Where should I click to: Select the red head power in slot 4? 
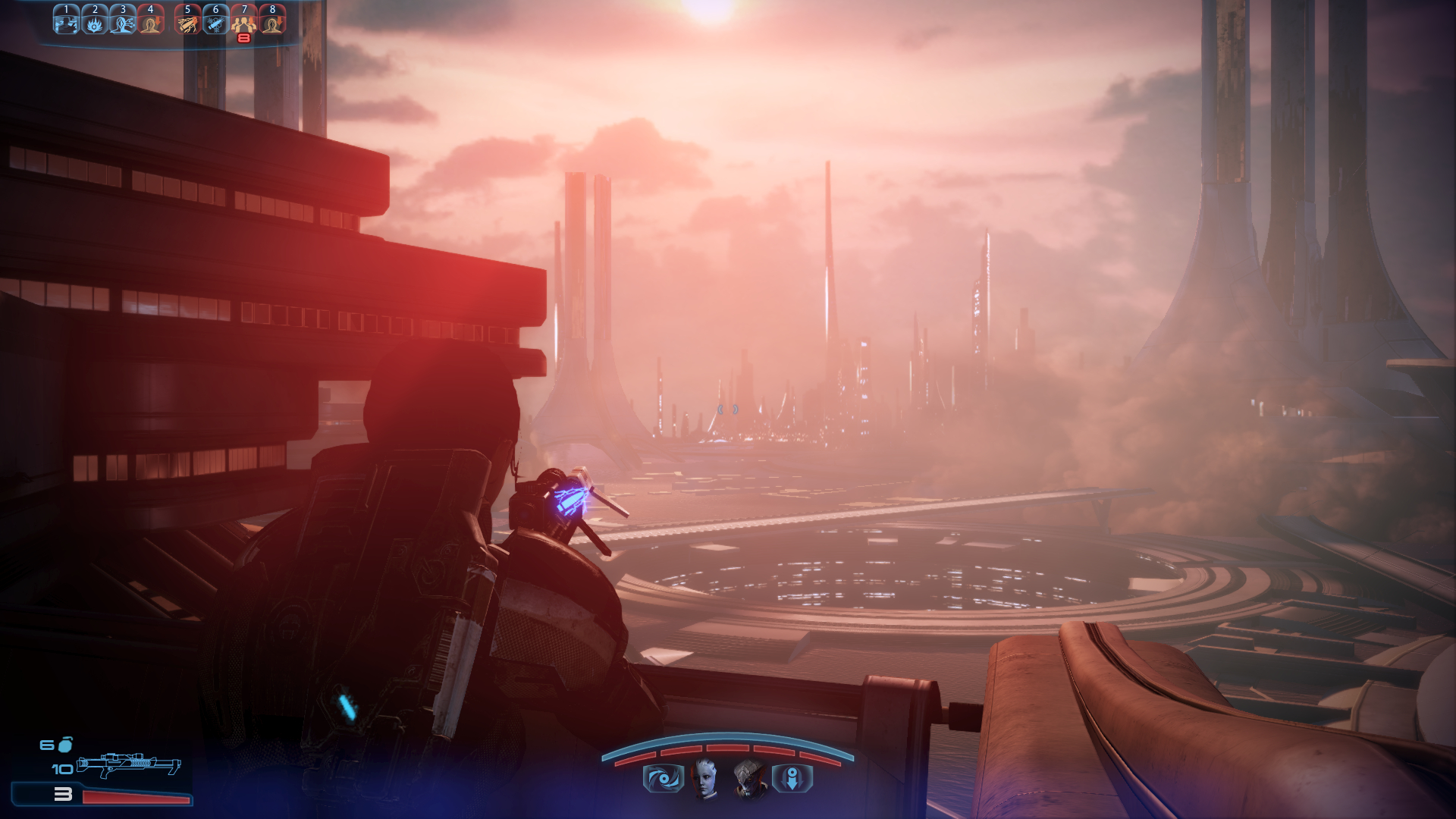point(151,20)
